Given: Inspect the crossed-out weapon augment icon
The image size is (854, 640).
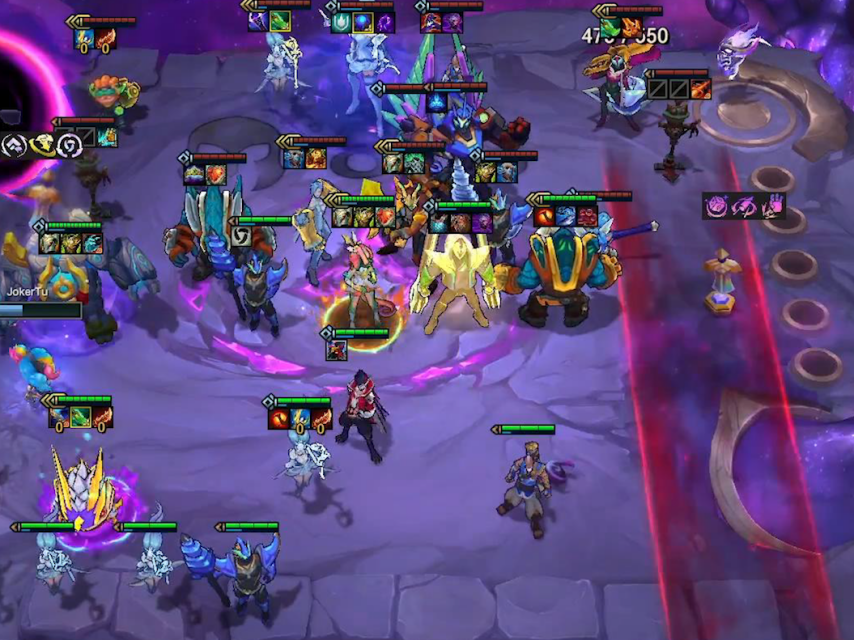Looking at the screenshot, I should tap(744, 206).
